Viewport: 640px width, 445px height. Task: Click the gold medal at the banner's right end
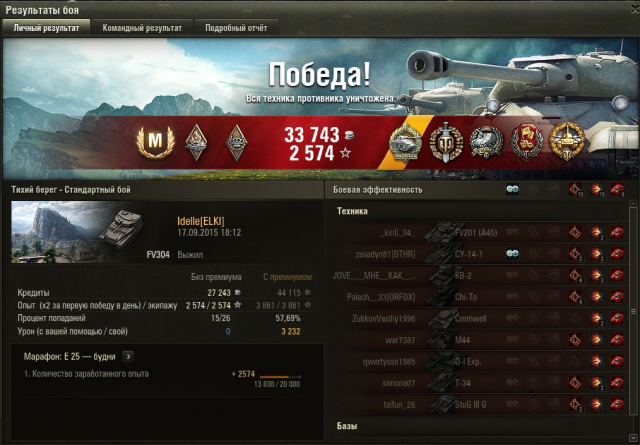(x=566, y=142)
